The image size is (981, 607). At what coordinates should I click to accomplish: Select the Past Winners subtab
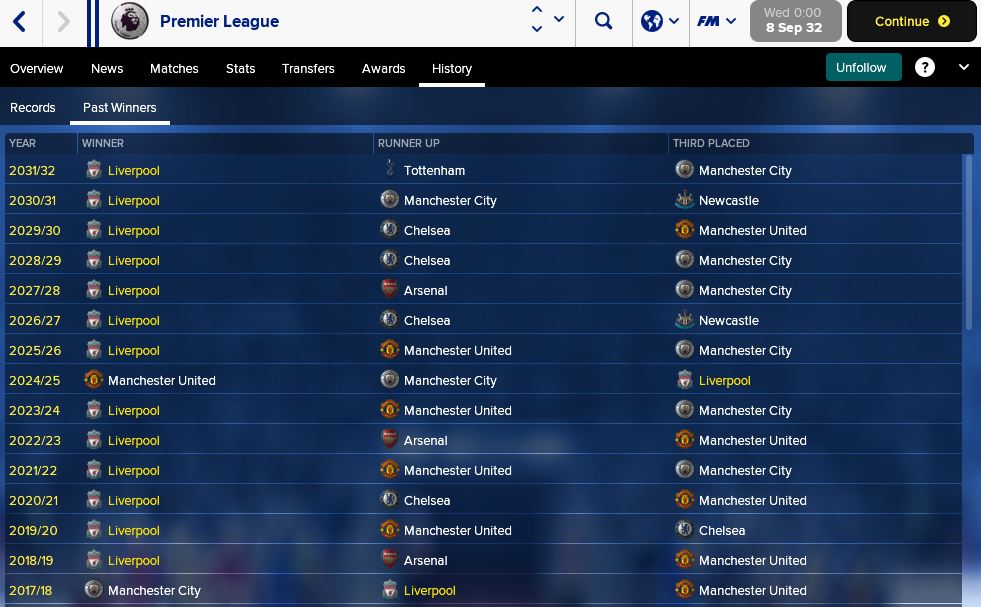[x=120, y=108]
